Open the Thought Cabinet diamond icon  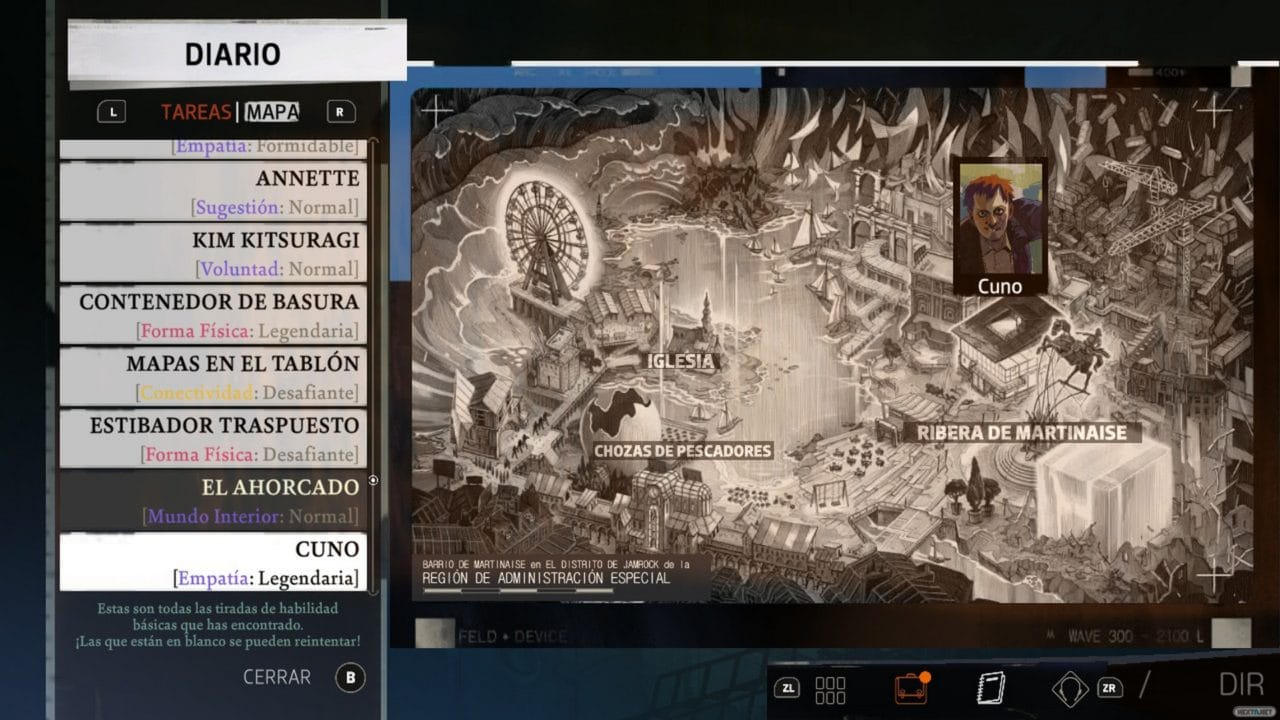point(1068,687)
